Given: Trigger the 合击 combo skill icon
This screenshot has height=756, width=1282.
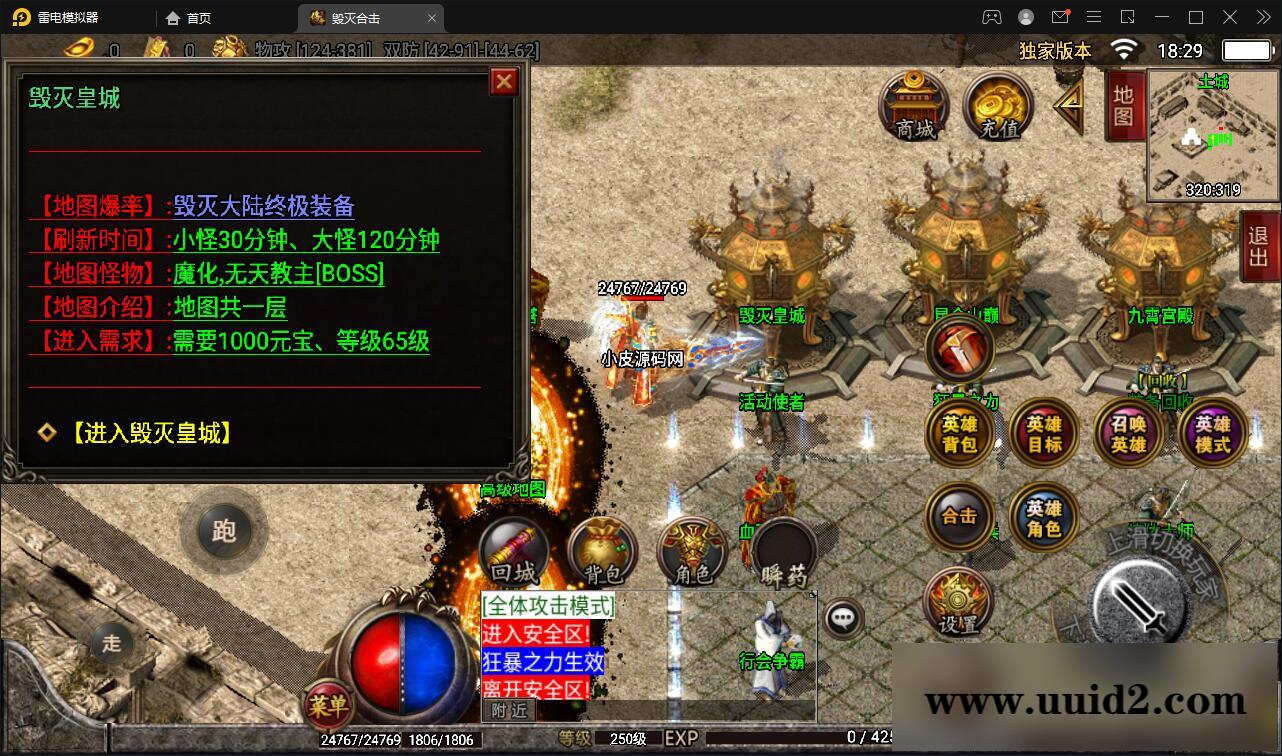Looking at the screenshot, I should coord(958,517).
